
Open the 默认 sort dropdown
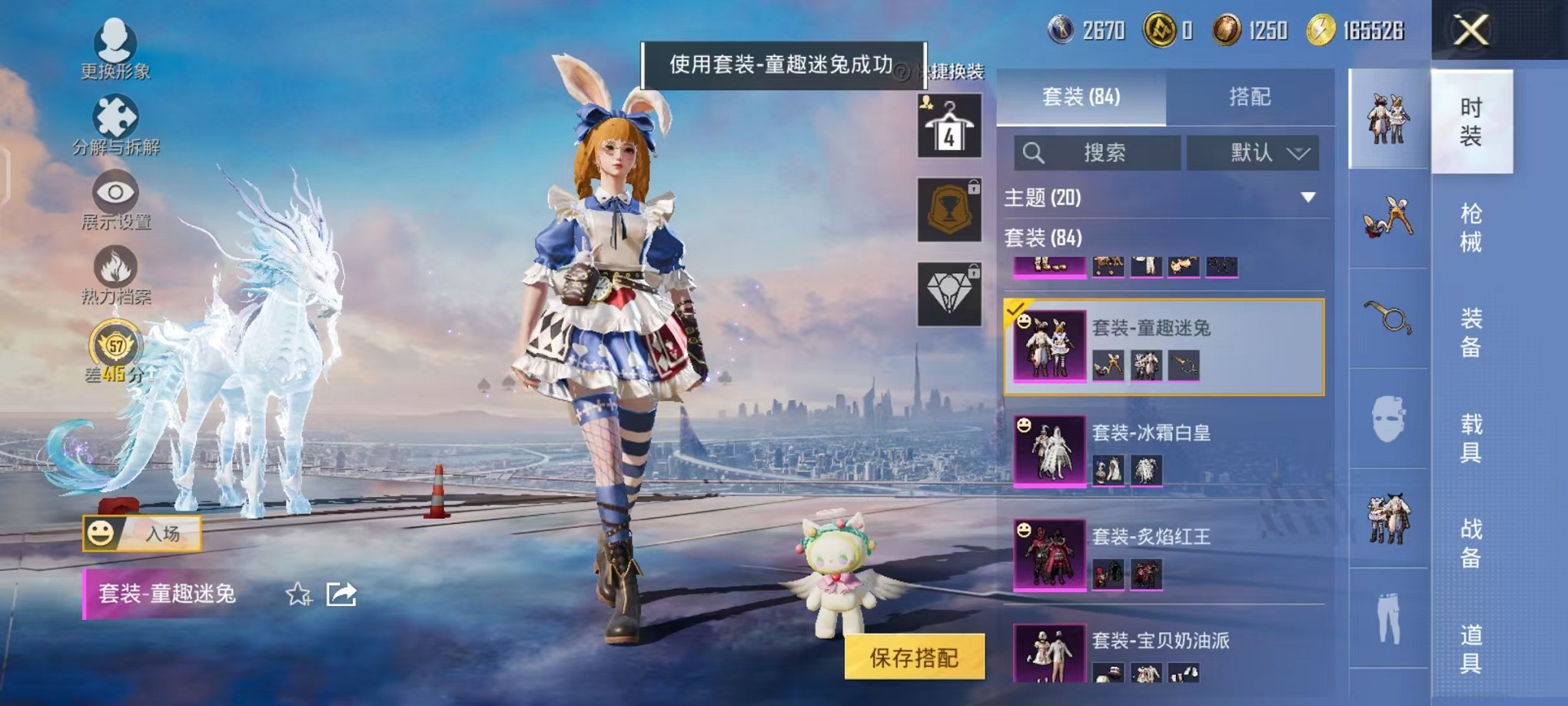pos(1253,152)
